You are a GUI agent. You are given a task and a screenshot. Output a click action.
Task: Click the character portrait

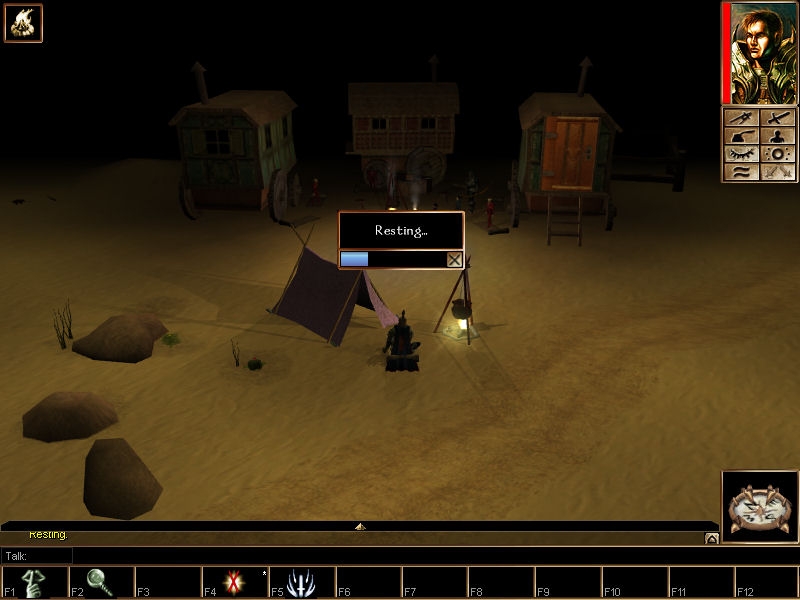(x=759, y=53)
